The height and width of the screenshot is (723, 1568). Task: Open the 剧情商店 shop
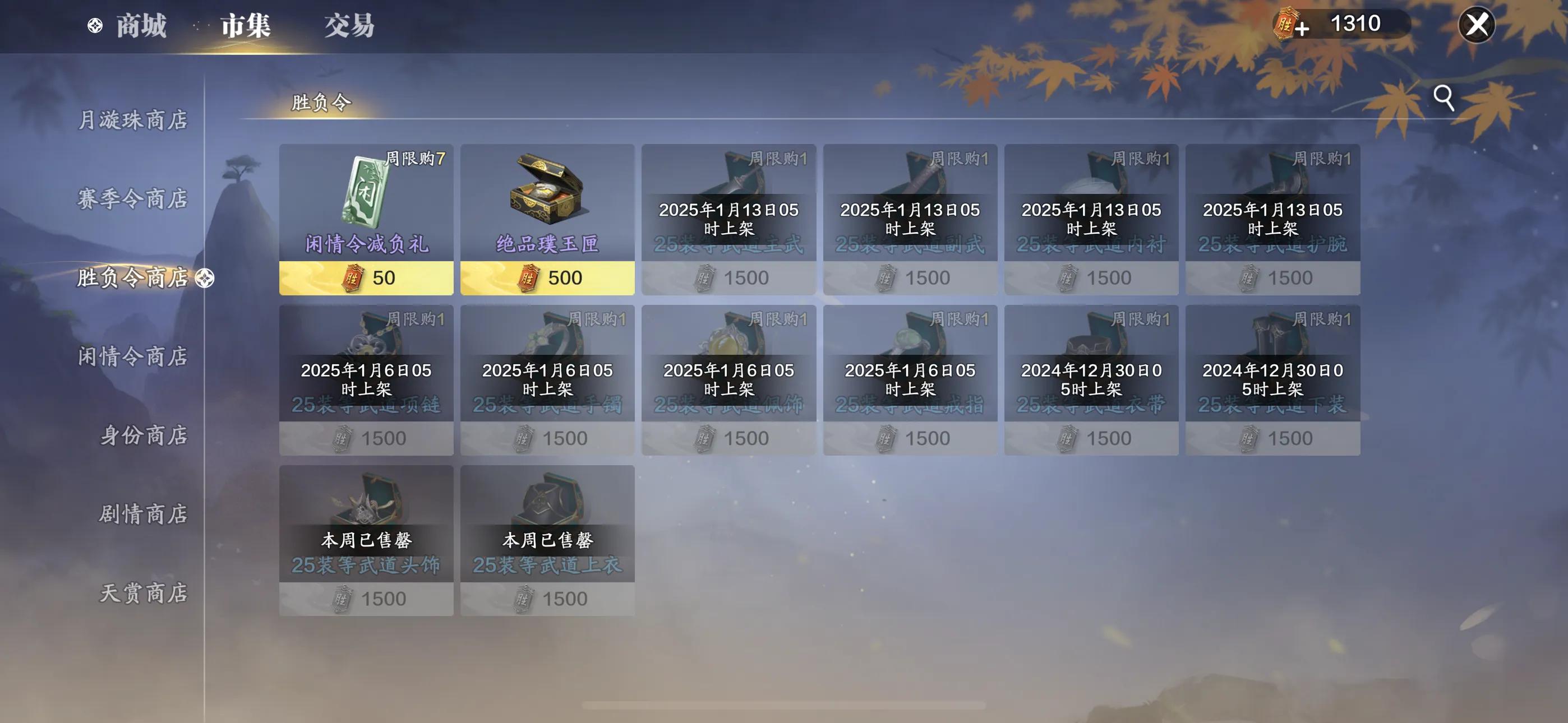[144, 513]
